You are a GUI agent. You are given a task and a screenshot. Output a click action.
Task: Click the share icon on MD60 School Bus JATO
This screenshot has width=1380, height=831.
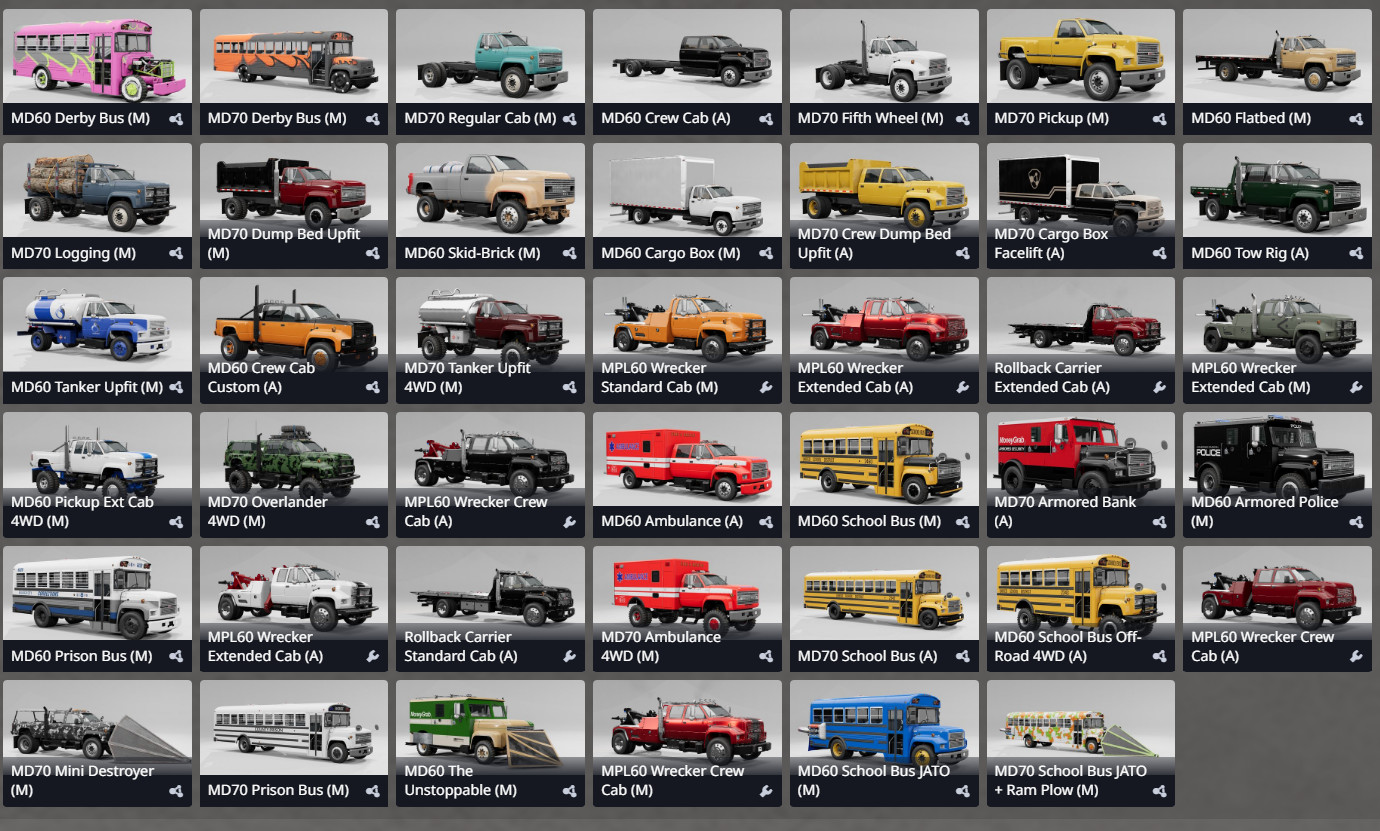(962, 790)
